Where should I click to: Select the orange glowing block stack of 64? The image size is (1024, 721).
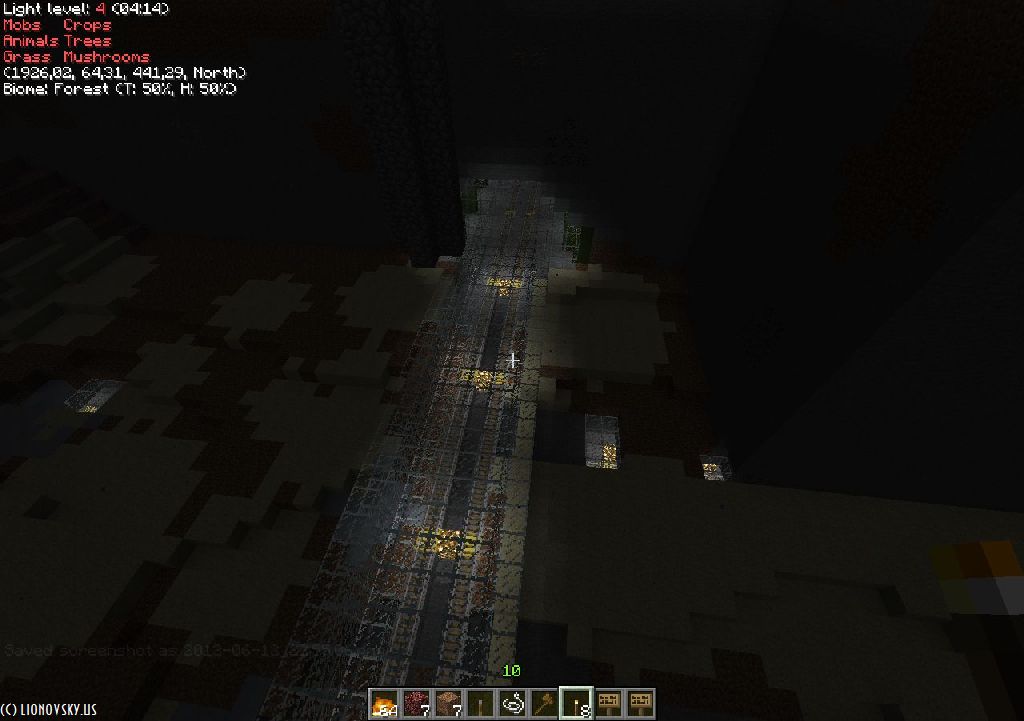[384, 703]
